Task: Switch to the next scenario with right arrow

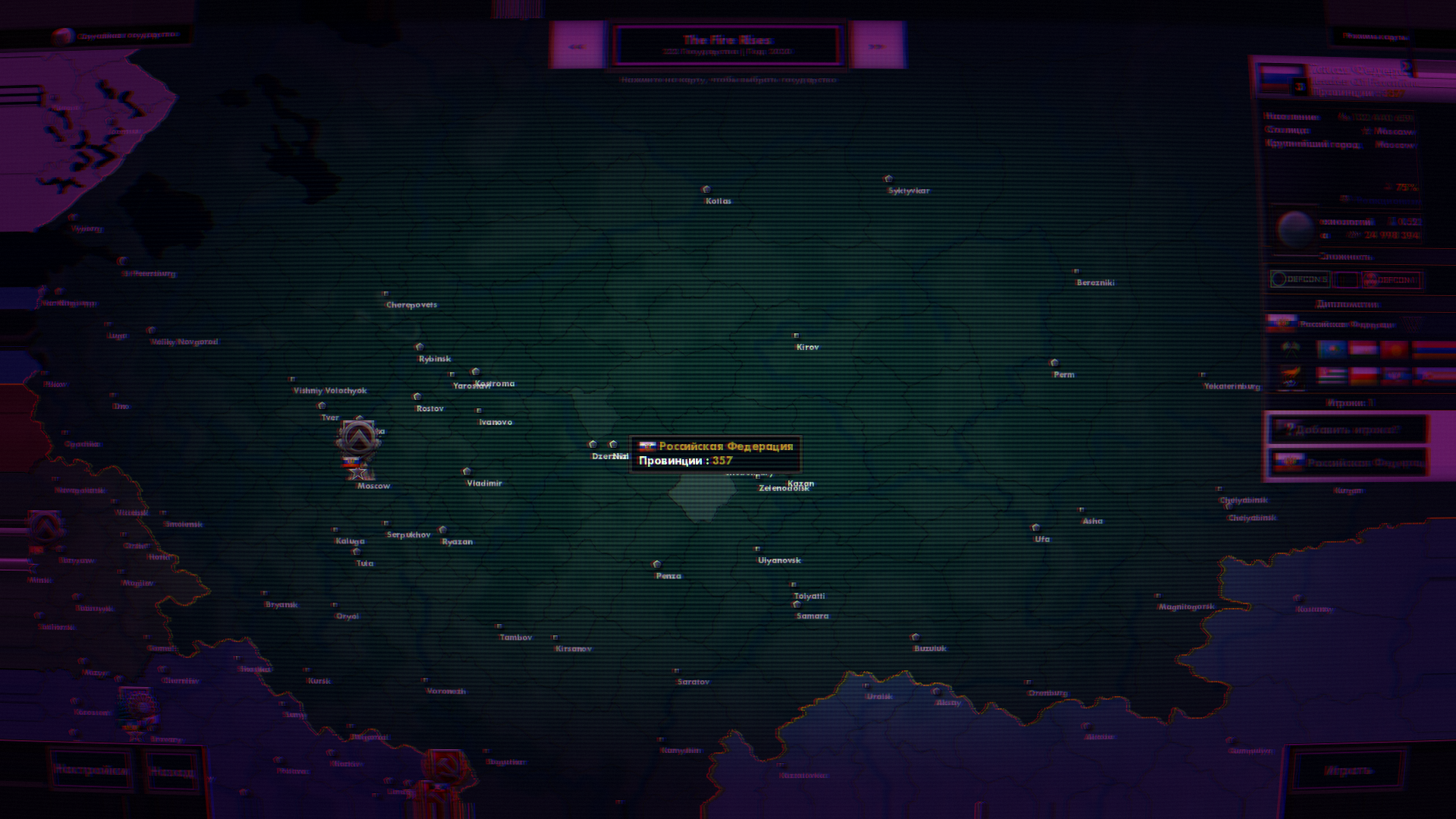Action: pos(877,46)
